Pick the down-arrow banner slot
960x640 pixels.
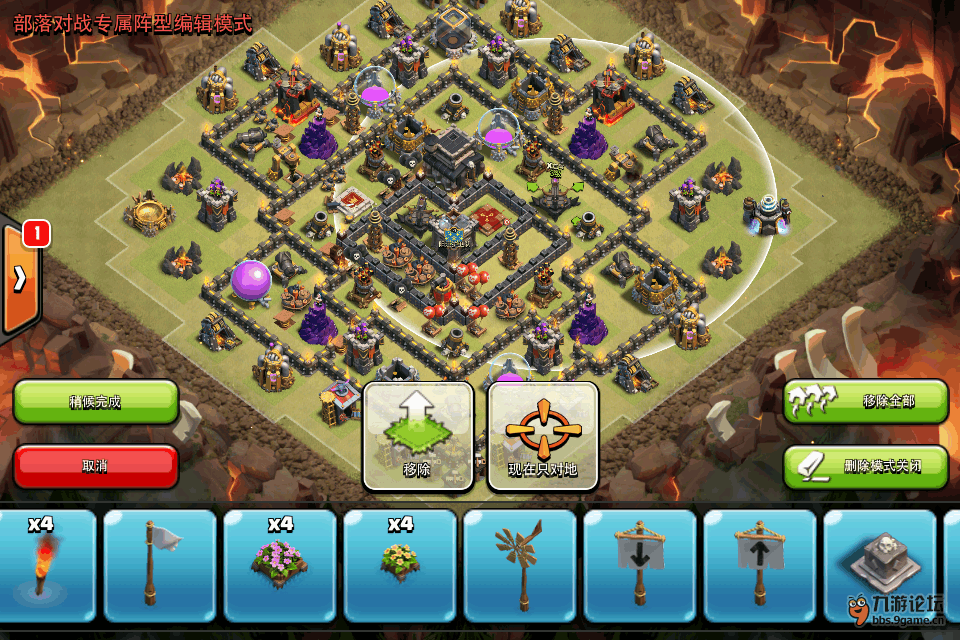click(x=640, y=565)
